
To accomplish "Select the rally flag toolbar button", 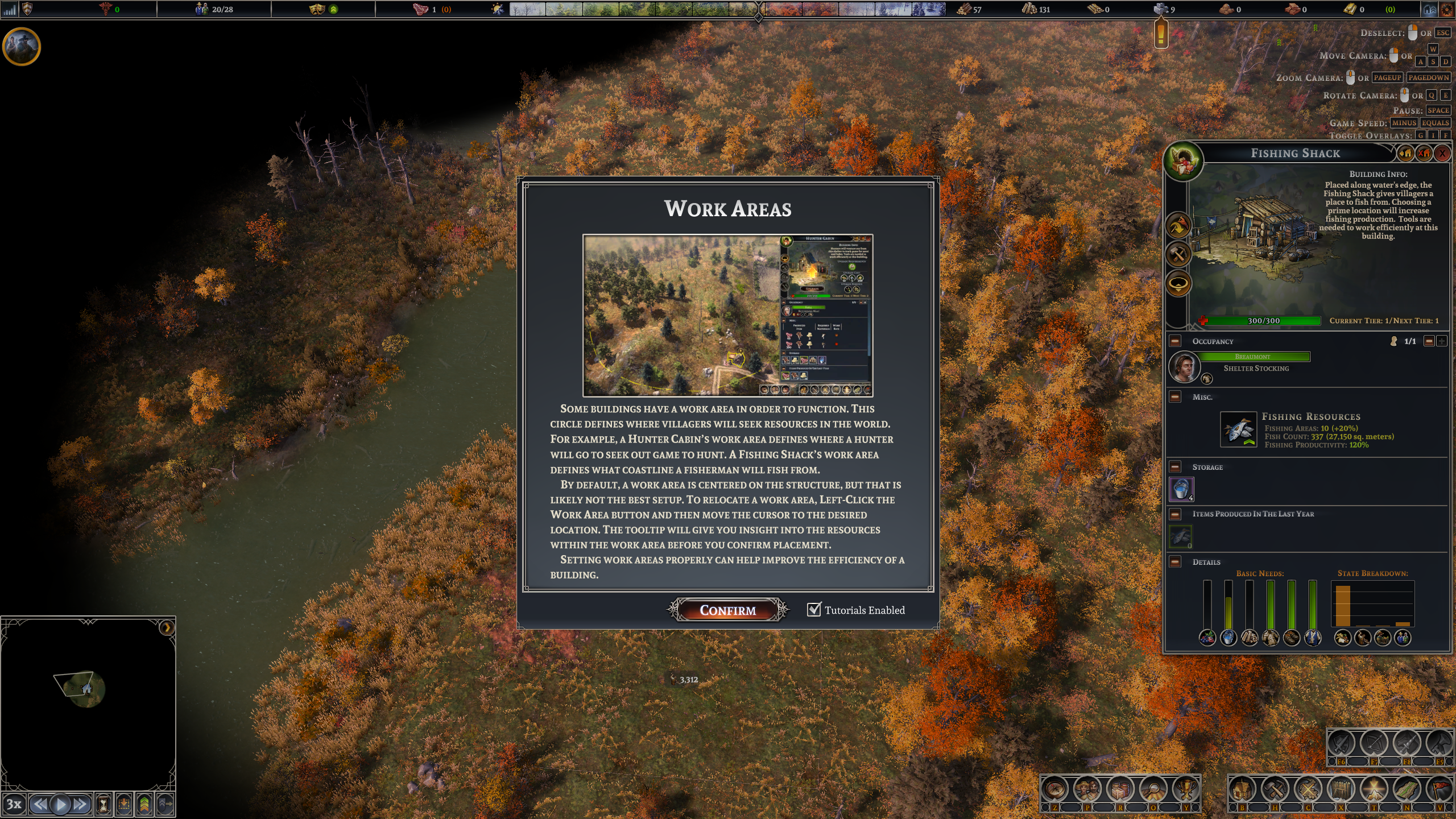I will (x=1440, y=791).
